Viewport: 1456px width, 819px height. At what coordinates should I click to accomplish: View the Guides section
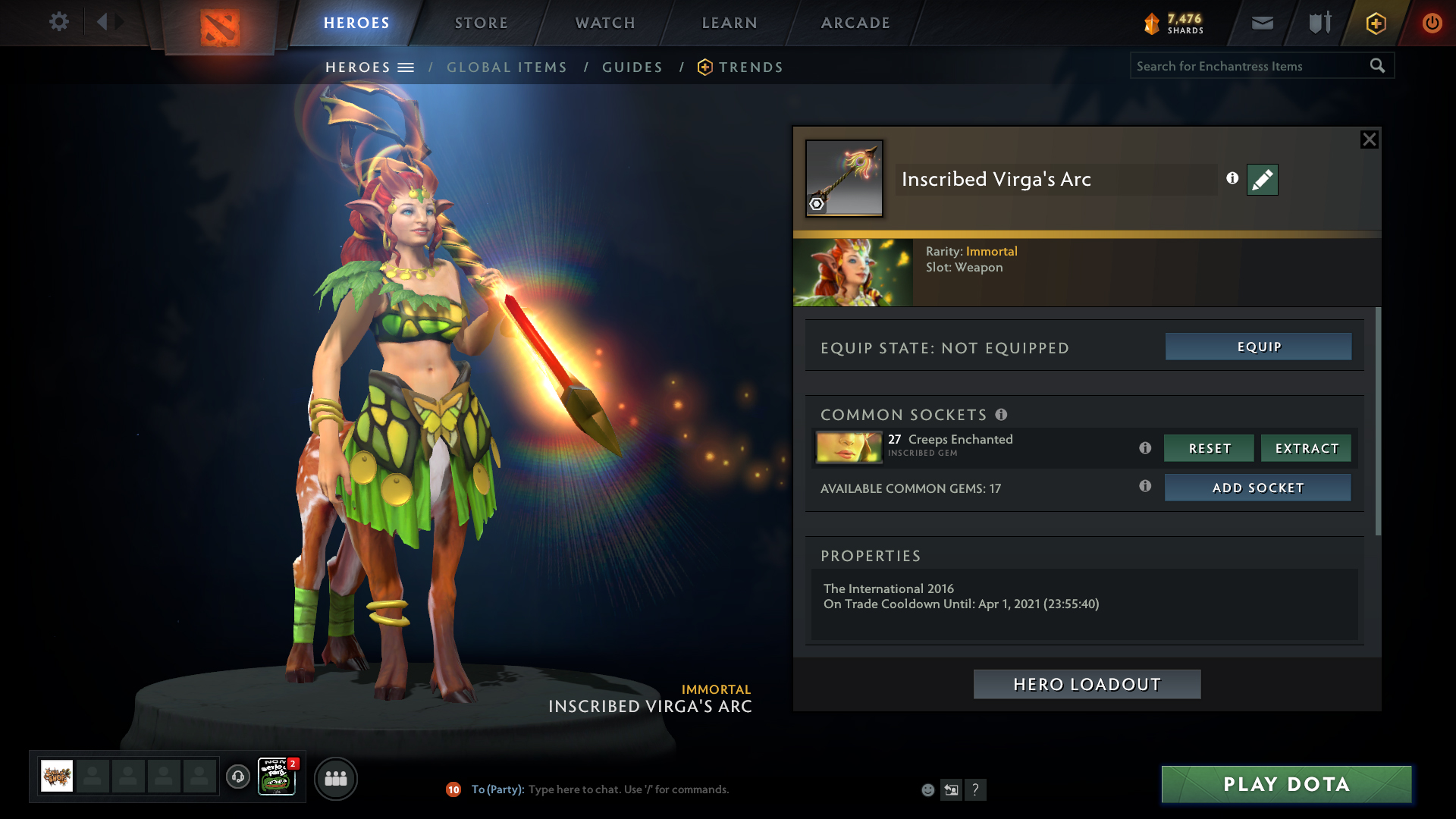(x=632, y=67)
